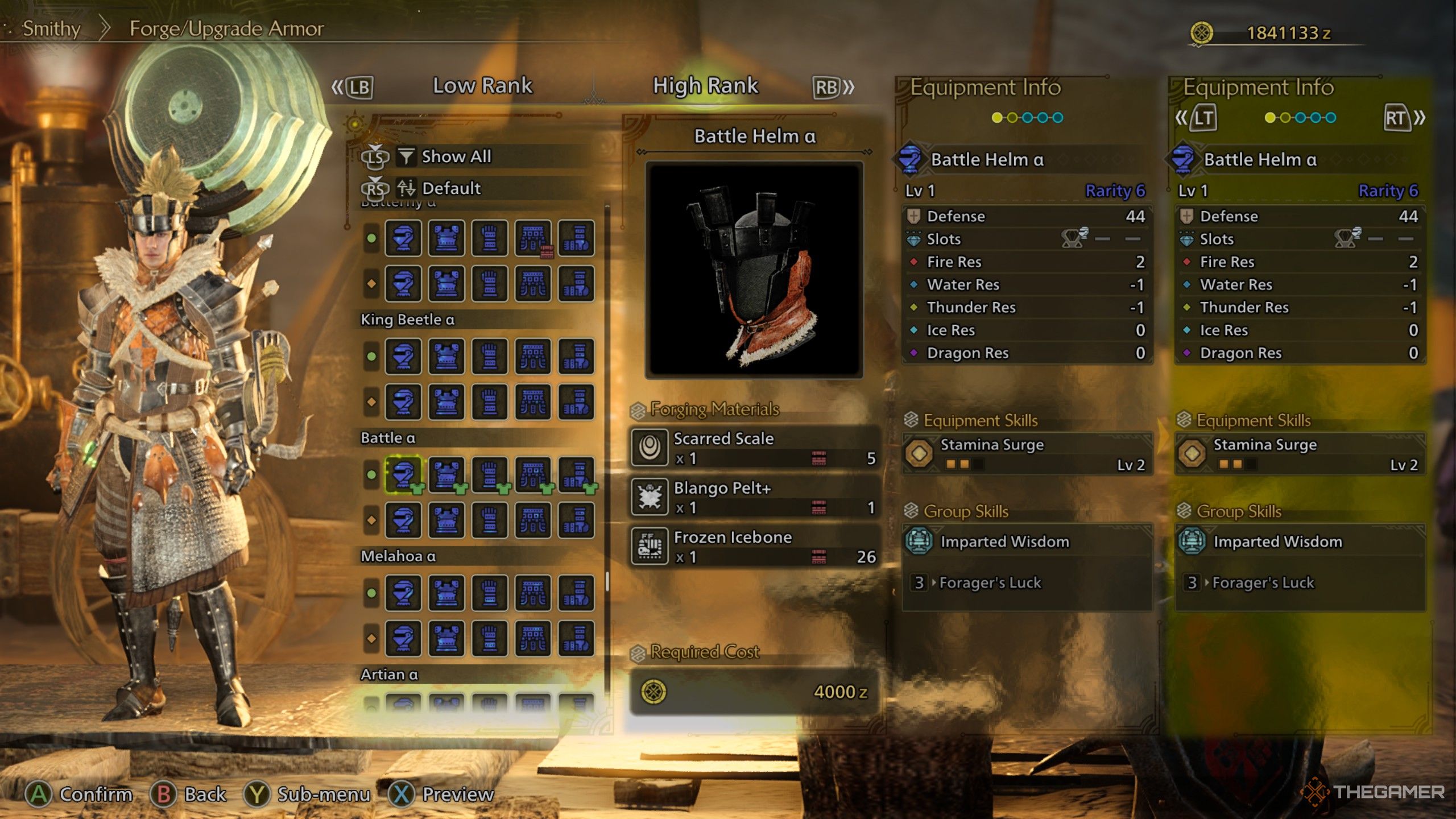
Task: View the Stamina Surge equipment skill
Action: (x=1027, y=454)
